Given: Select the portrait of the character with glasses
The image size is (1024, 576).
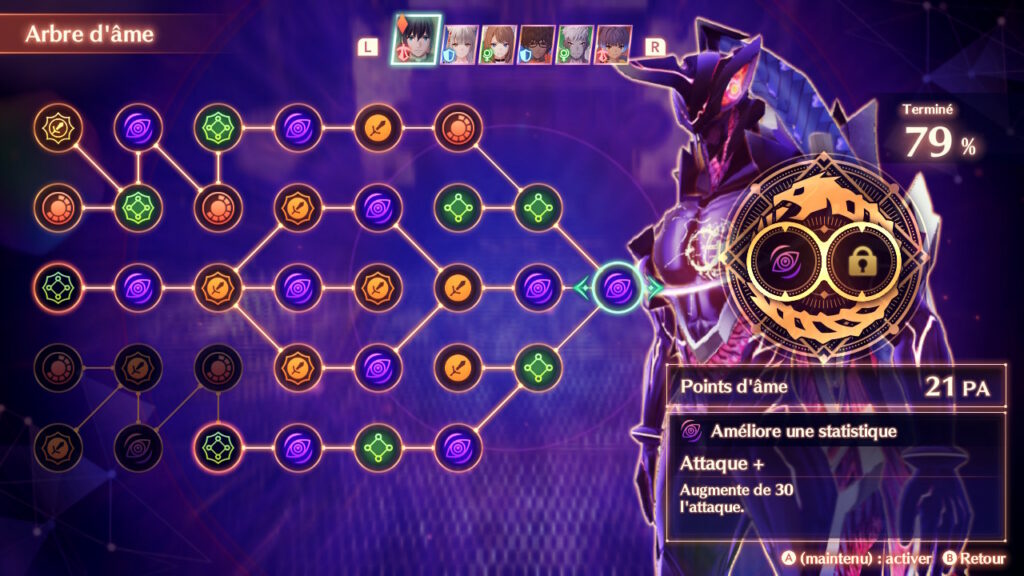Looking at the screenshot, I should (x=536, y=45).
